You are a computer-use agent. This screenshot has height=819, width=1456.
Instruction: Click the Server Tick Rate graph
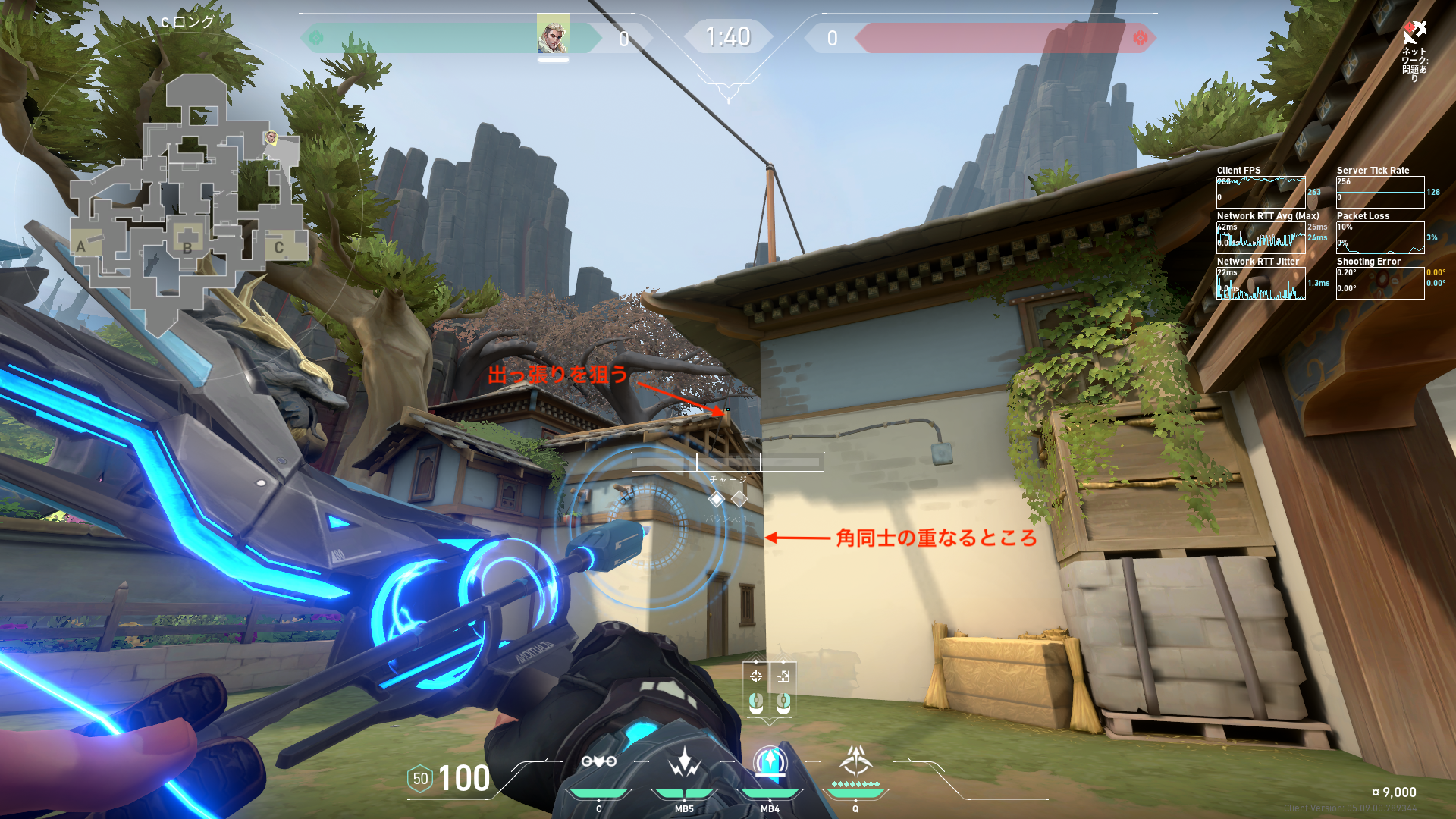pyautogui.click(x=1379, y=192)
